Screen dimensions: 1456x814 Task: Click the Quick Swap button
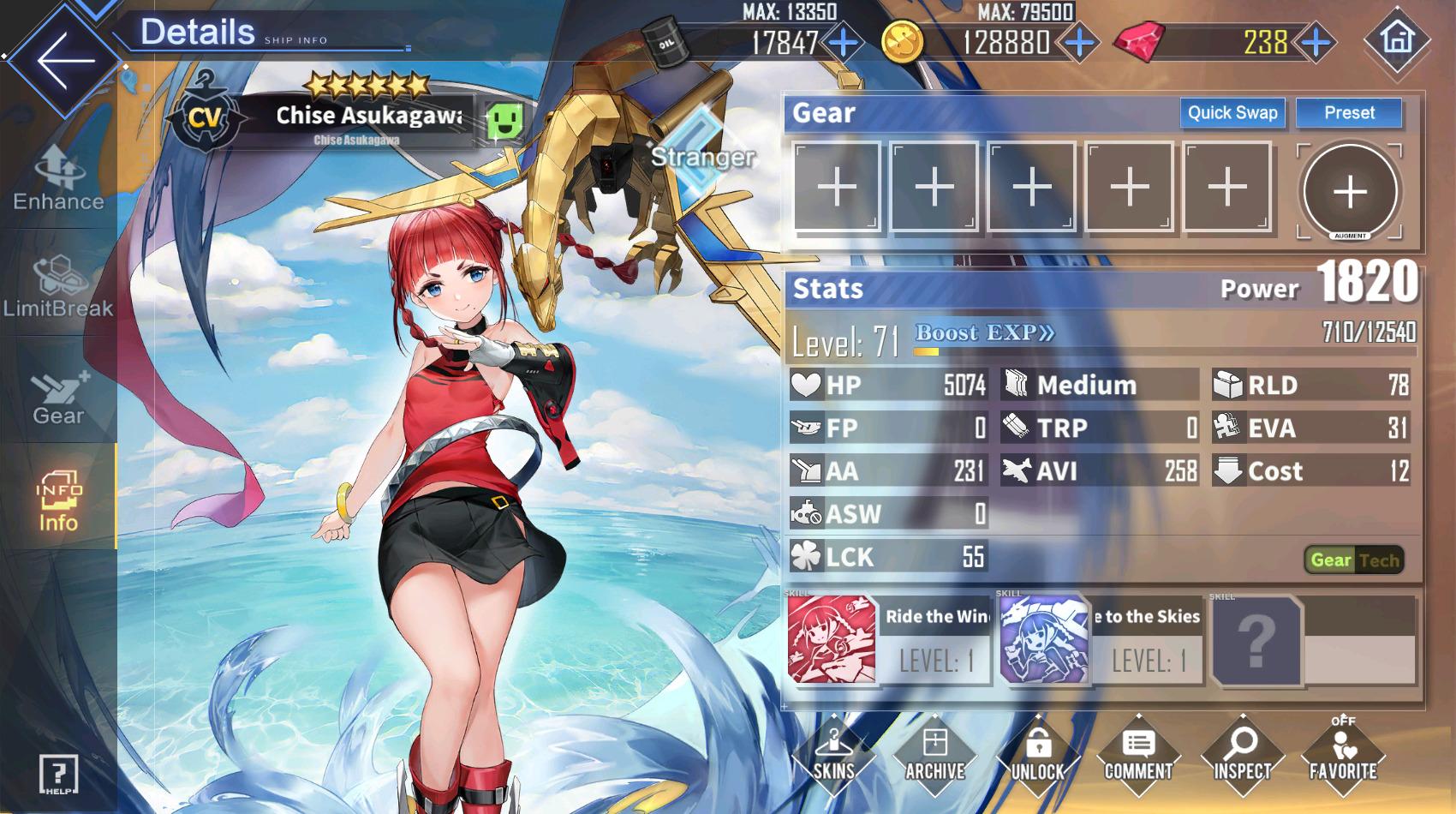[1232, 113]
